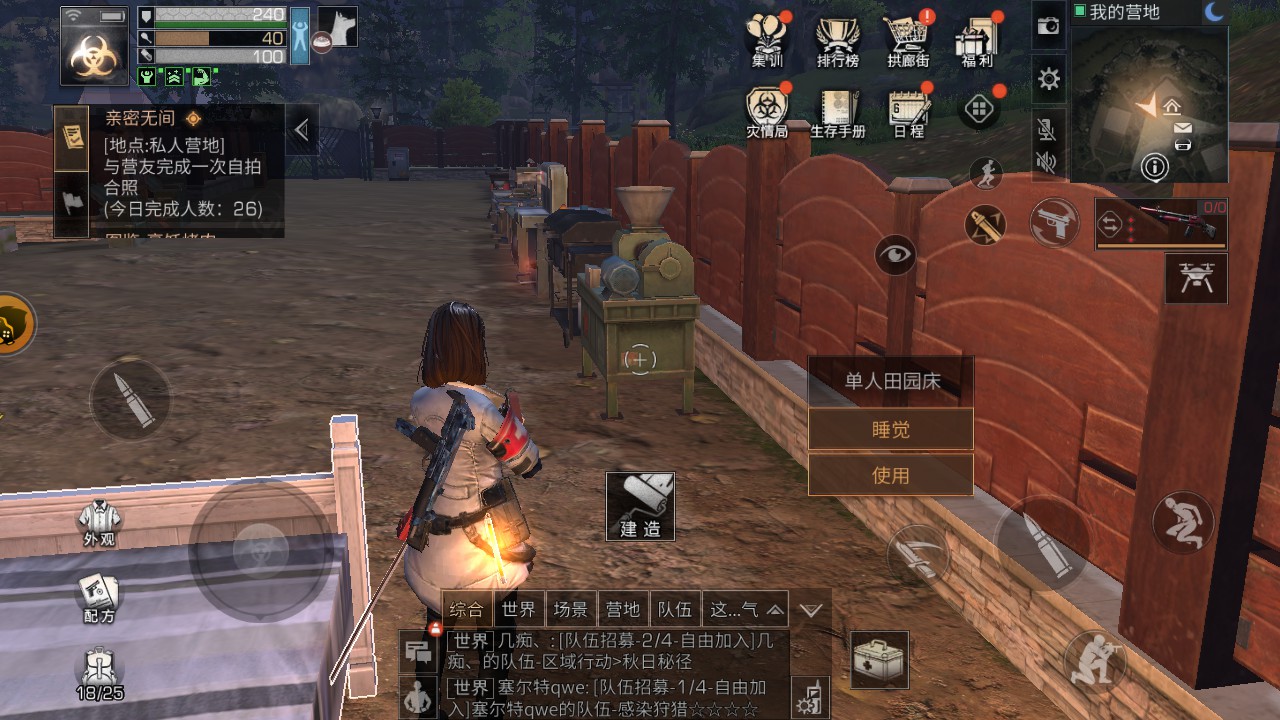This screenshot has height=720, width=1280.
Task: Open the 灾情局 biohazard bureau
Action: (x=767, y=111)
